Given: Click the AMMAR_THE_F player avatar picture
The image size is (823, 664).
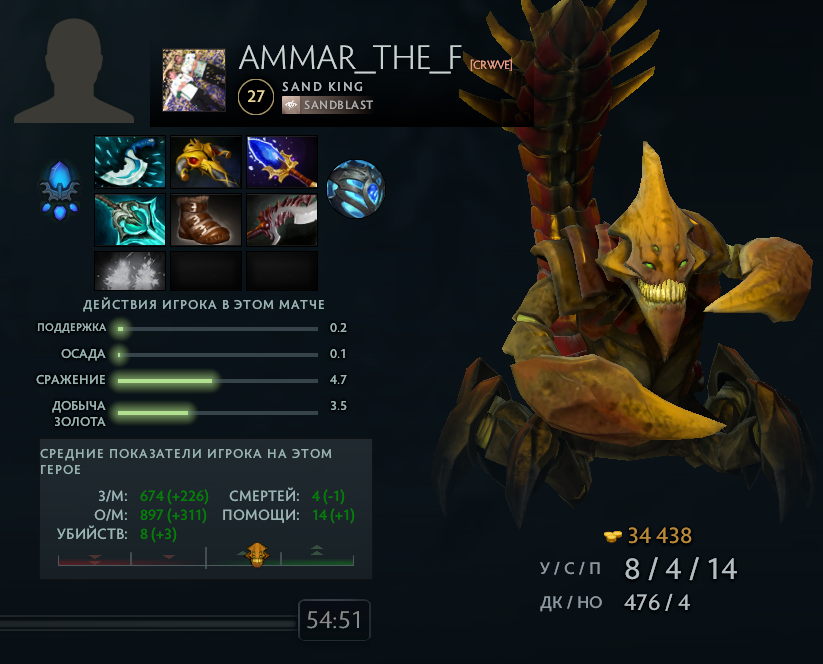Looking at the screenshot, I should coord(194,80).
